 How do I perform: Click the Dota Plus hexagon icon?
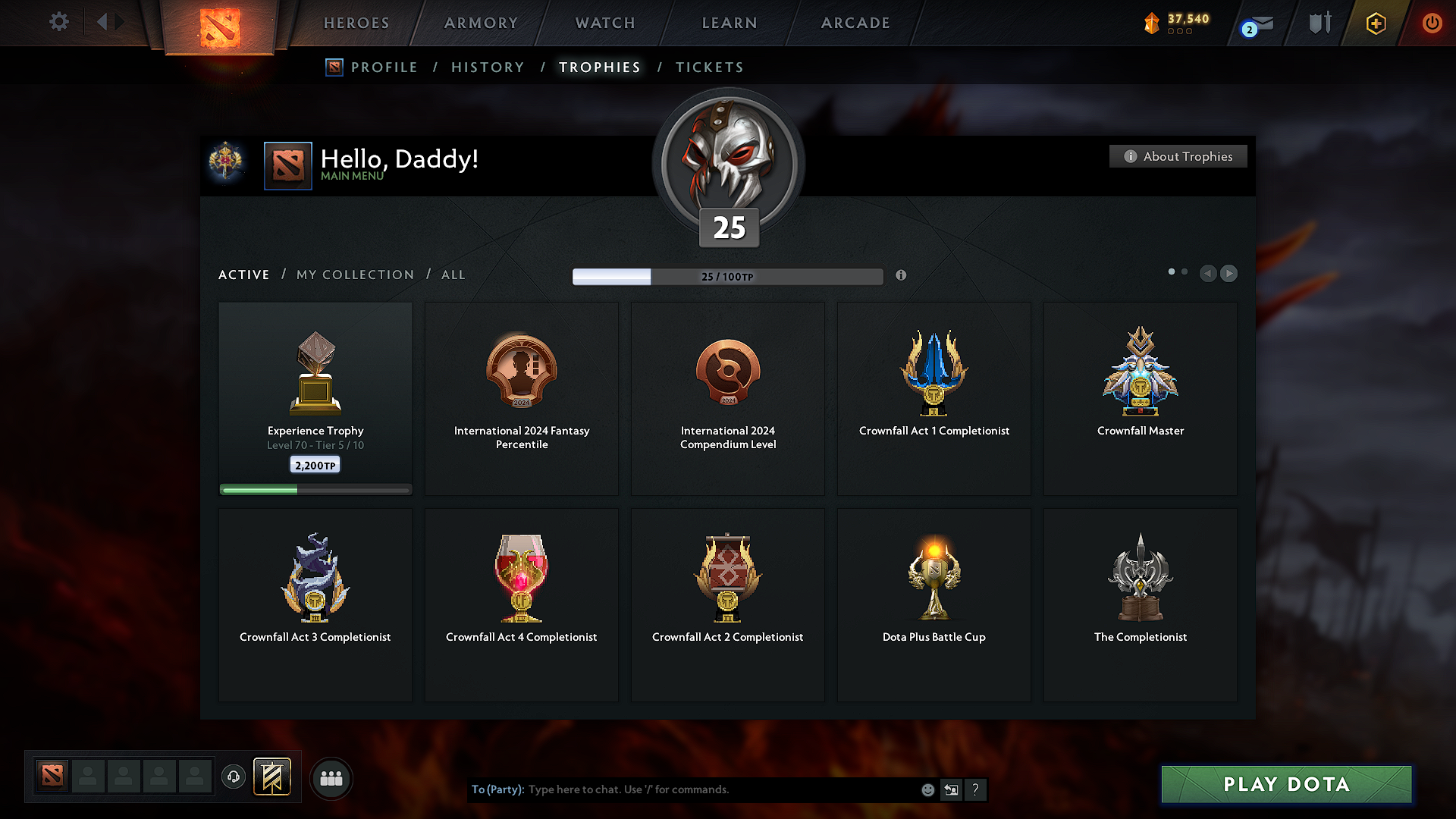point(1375,24)
